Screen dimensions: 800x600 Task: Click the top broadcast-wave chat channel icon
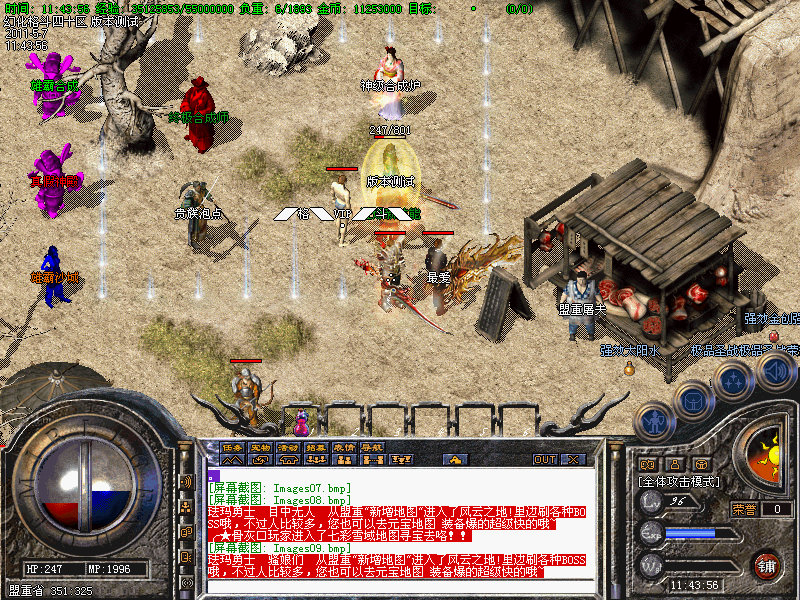[x=187, y=481]
